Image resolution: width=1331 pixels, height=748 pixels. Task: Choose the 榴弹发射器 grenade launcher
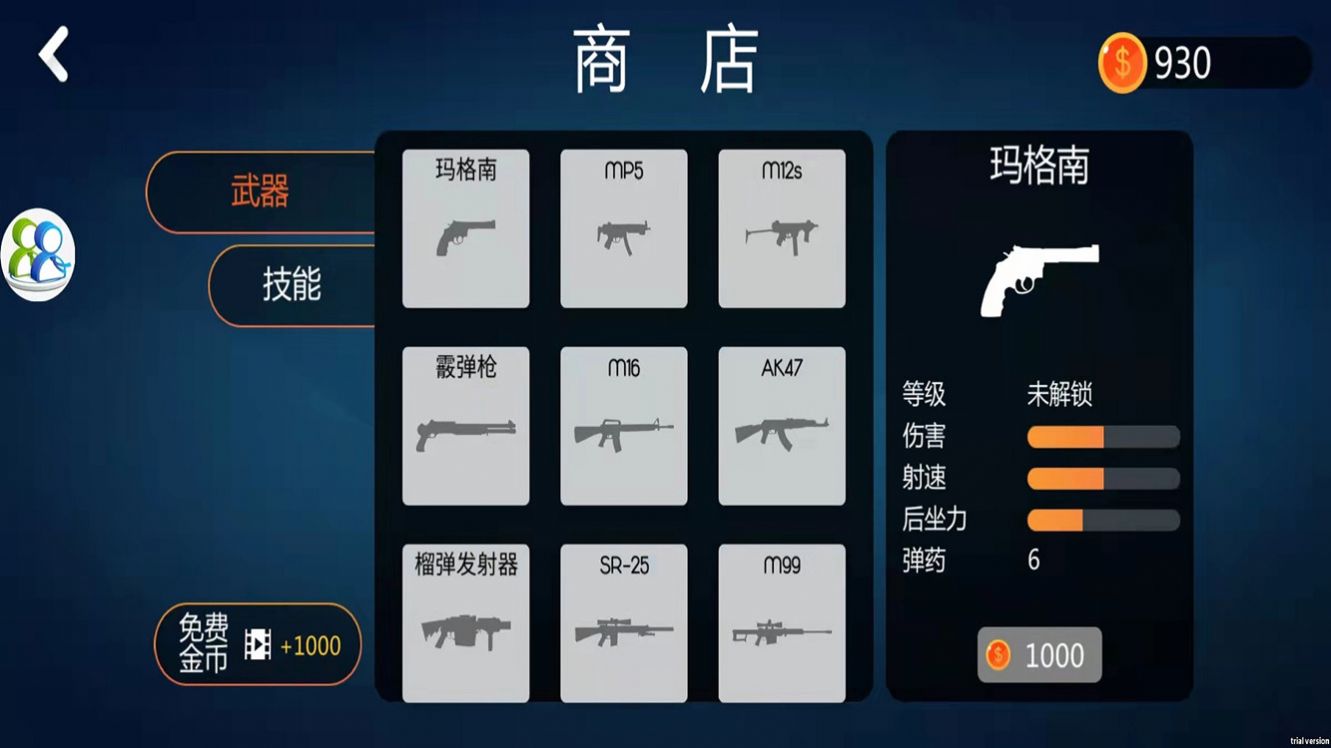tap(465, 622)
